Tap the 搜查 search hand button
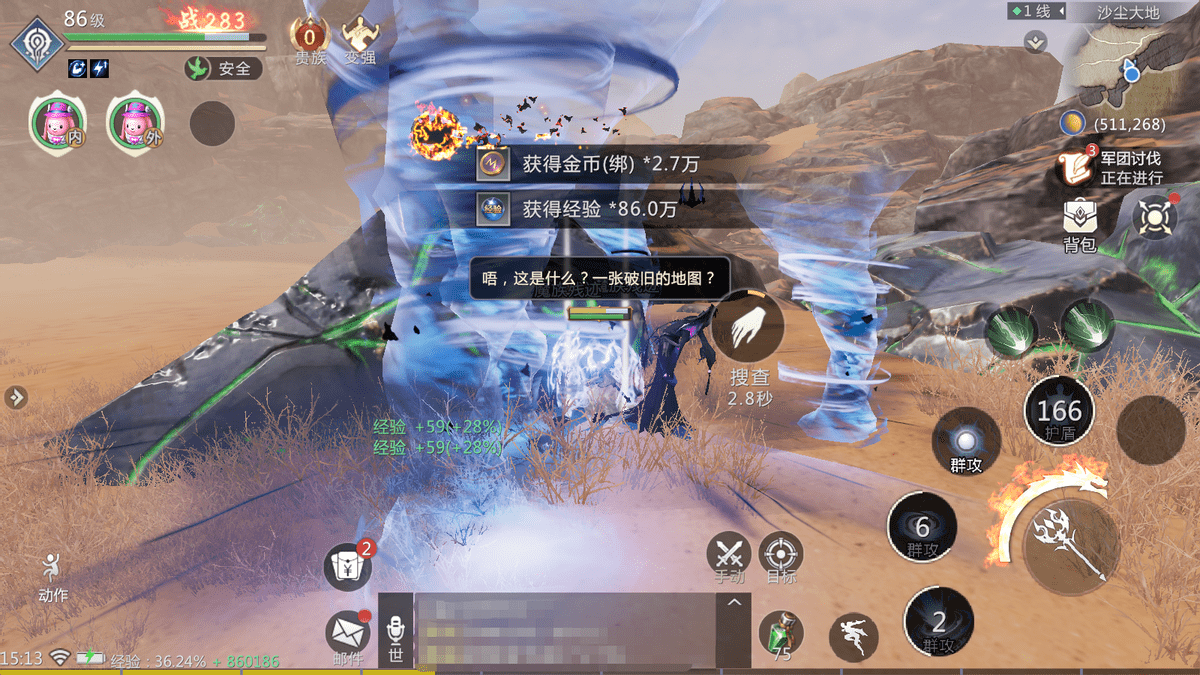Screen dimensions: 1200x675 (748, 328)
